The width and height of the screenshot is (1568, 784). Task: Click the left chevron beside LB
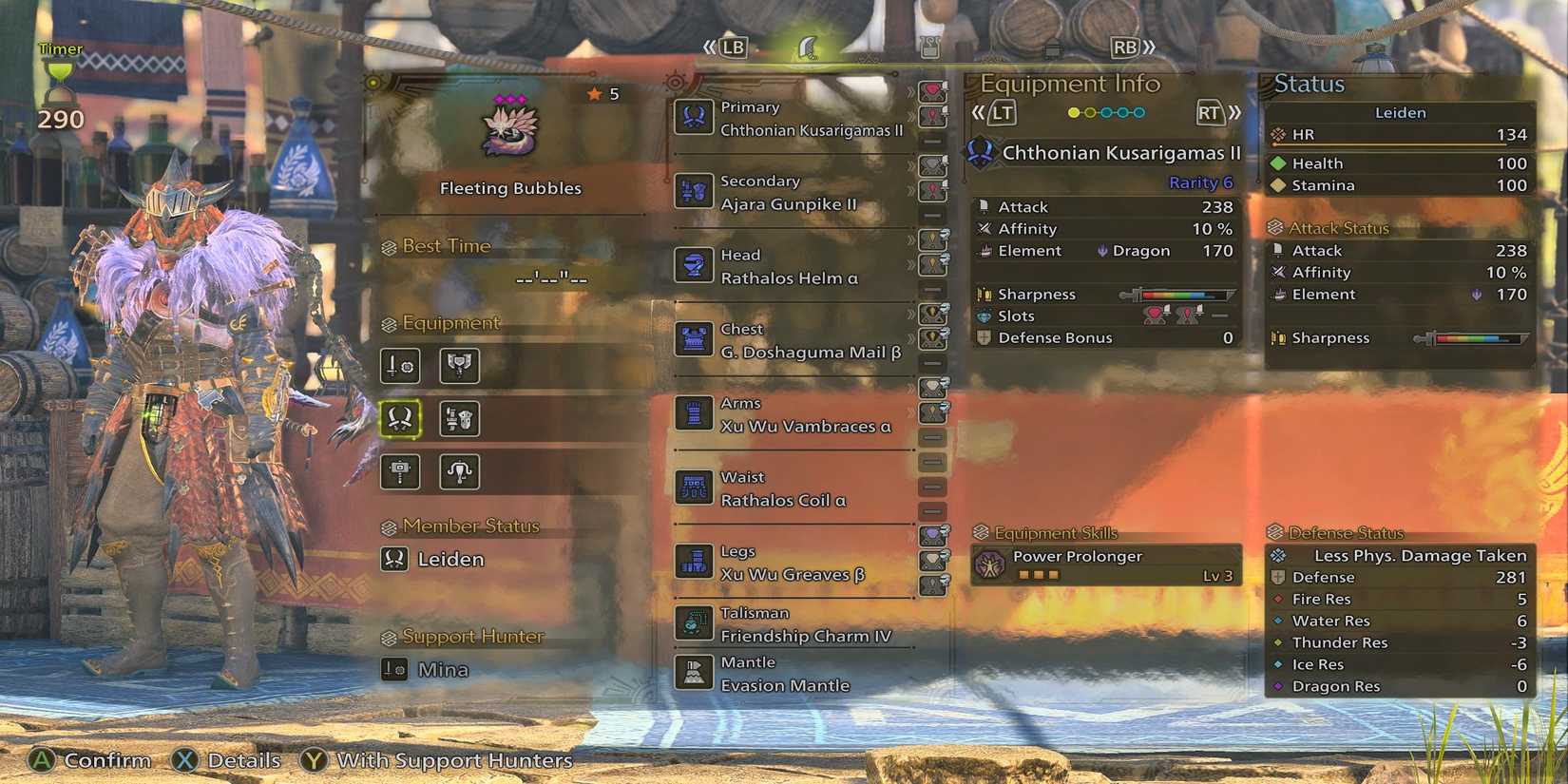point(710,46)
